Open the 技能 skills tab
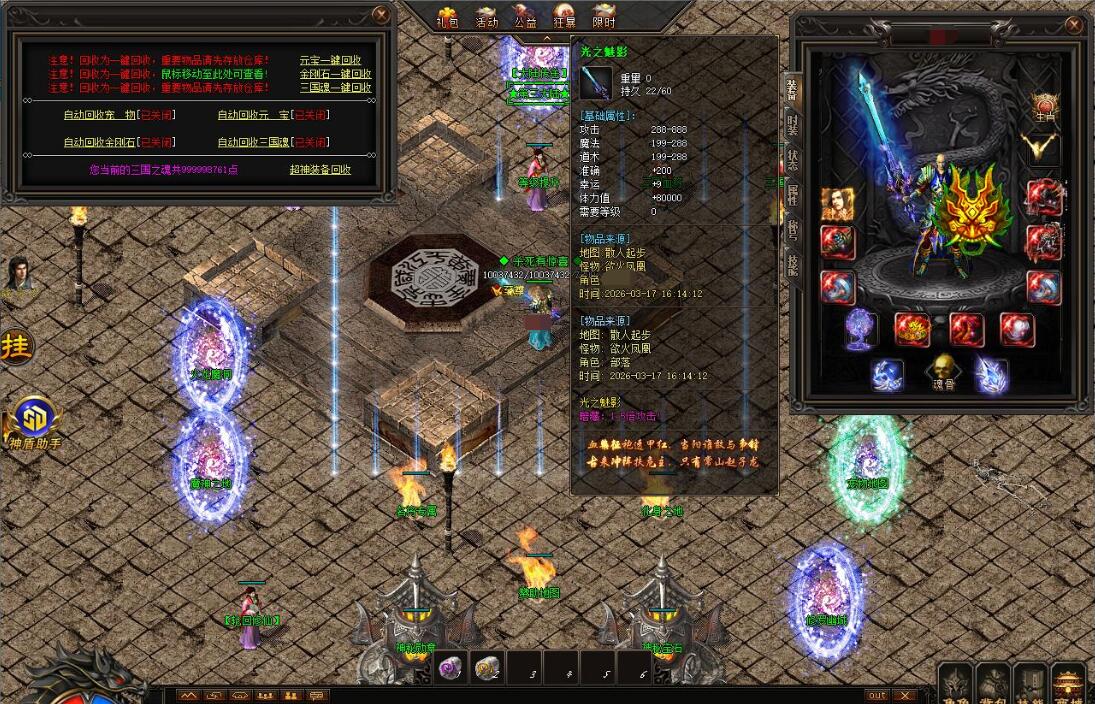This screenshot has width=1095, height=704. pyautogui.click(x=792, y=265)
